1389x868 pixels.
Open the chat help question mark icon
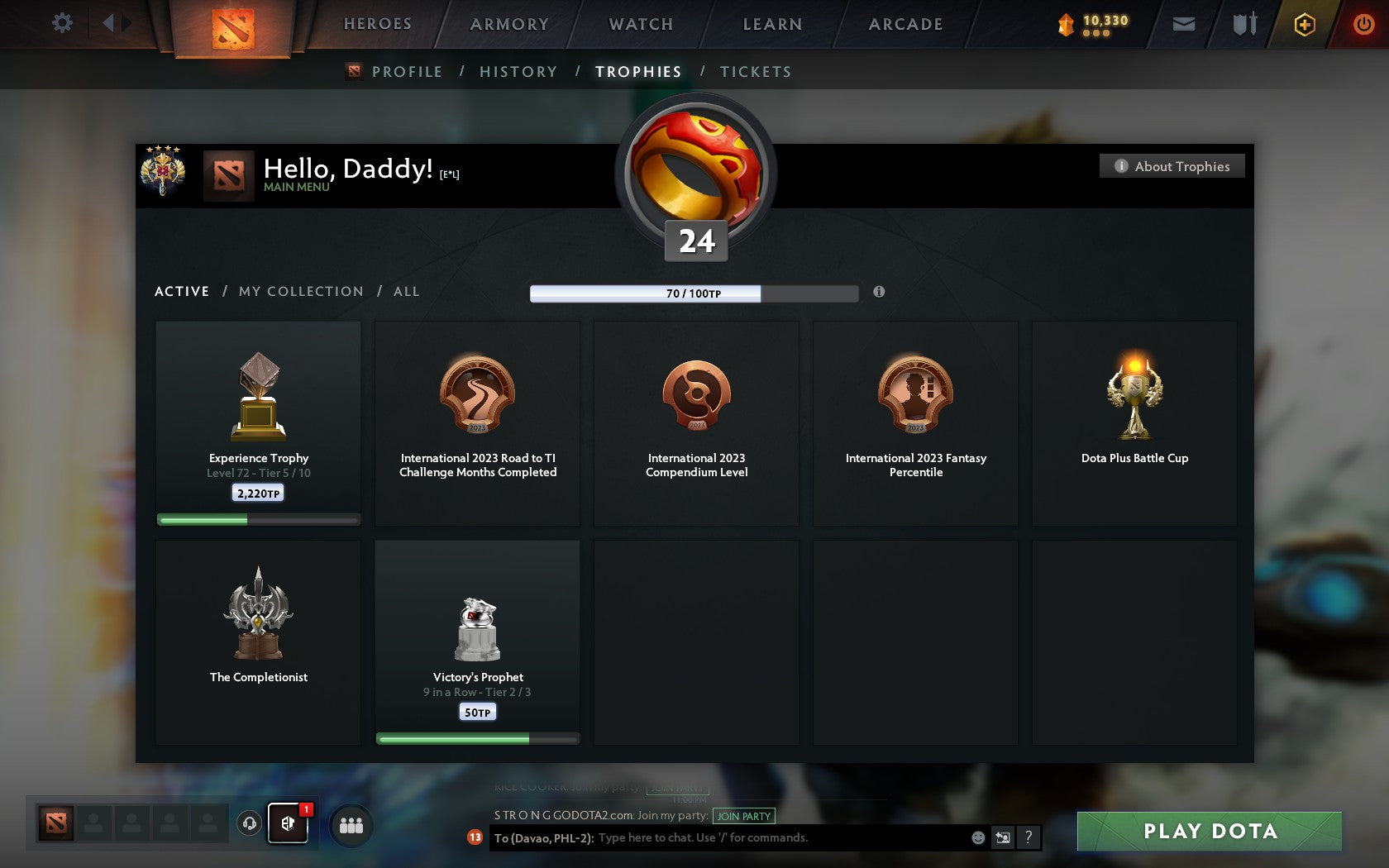click(1029, 837)
